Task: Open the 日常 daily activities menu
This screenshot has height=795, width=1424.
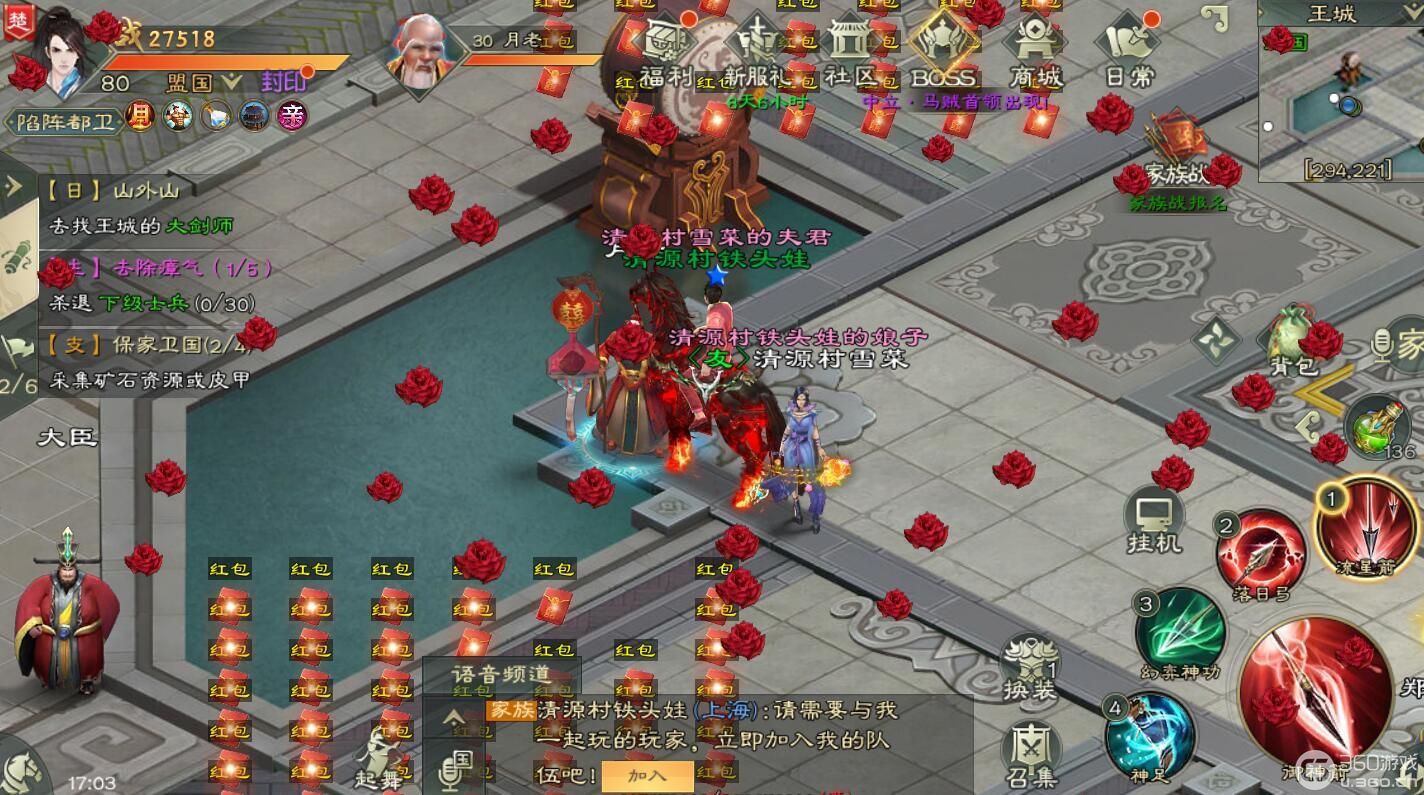Action: pyautogui.click(x=1129, y=48)
